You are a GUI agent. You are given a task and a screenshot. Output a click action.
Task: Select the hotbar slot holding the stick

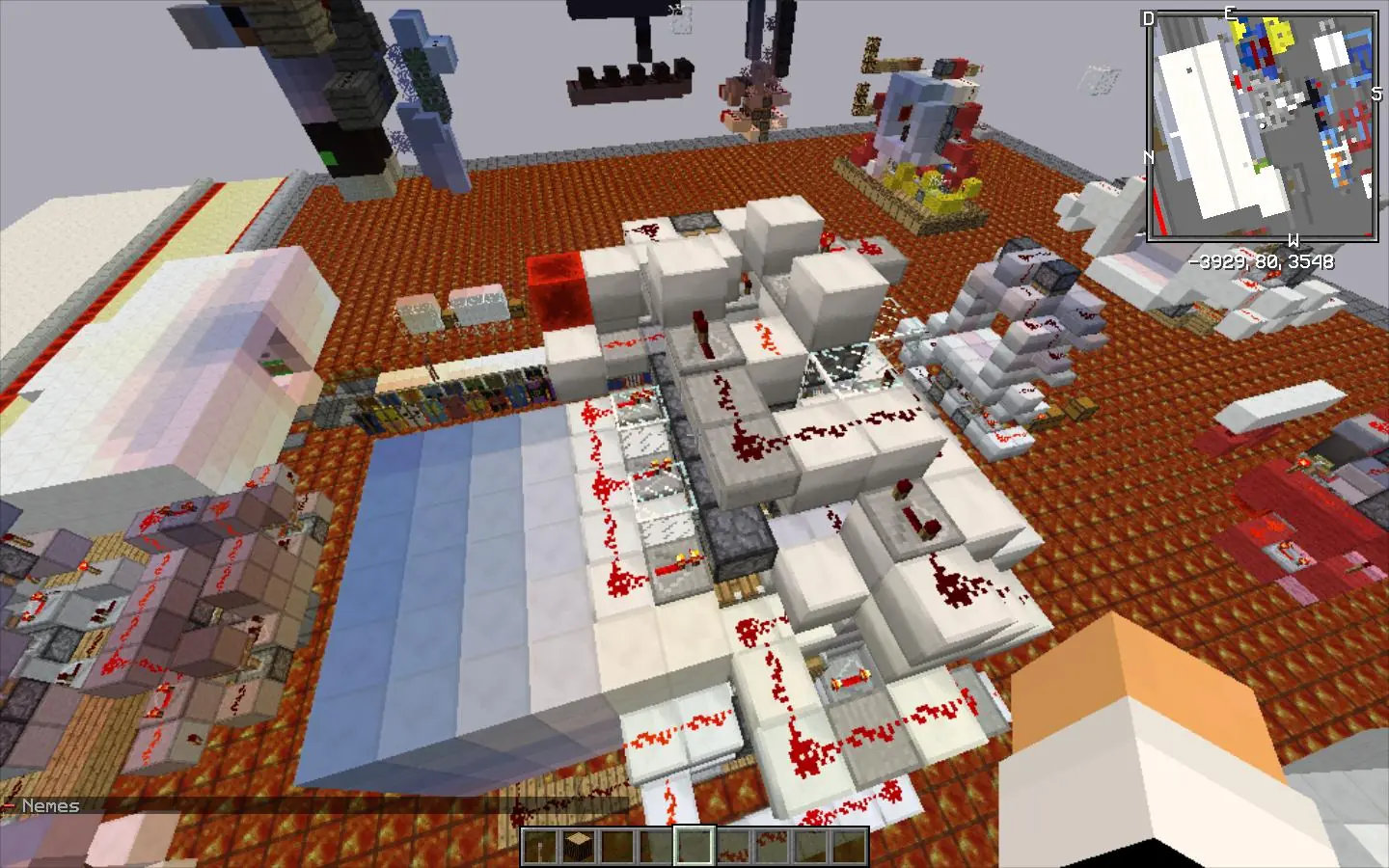point(540,847)
